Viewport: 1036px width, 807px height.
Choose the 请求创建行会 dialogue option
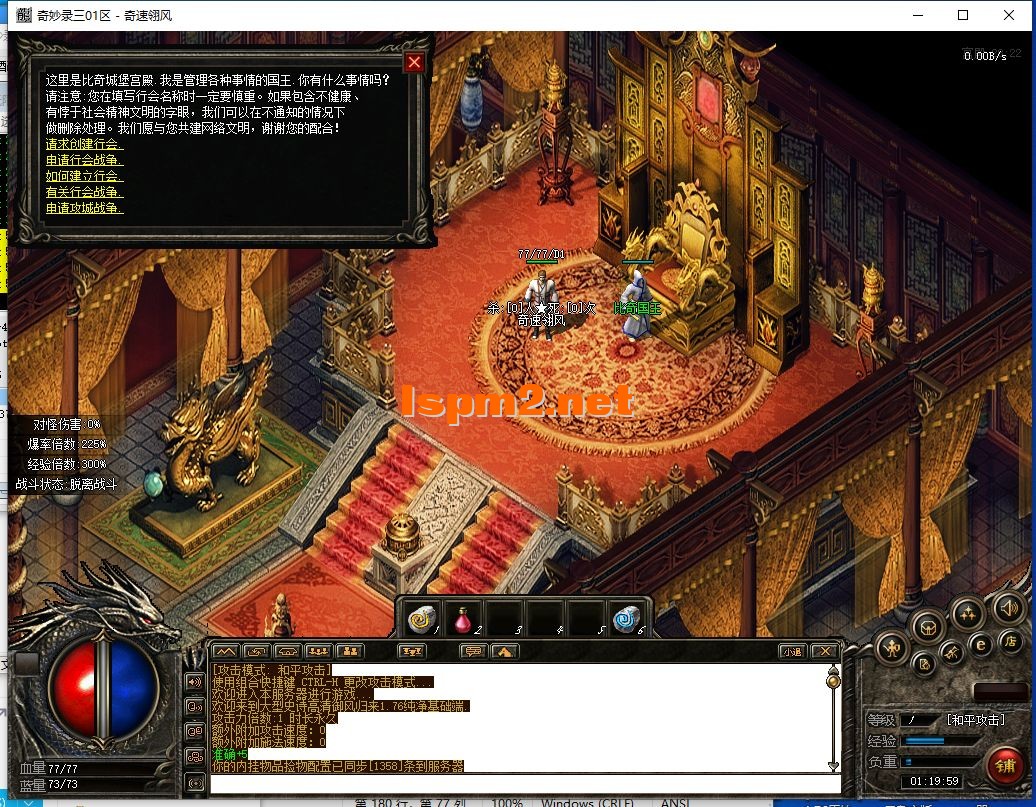pos(84,144)
